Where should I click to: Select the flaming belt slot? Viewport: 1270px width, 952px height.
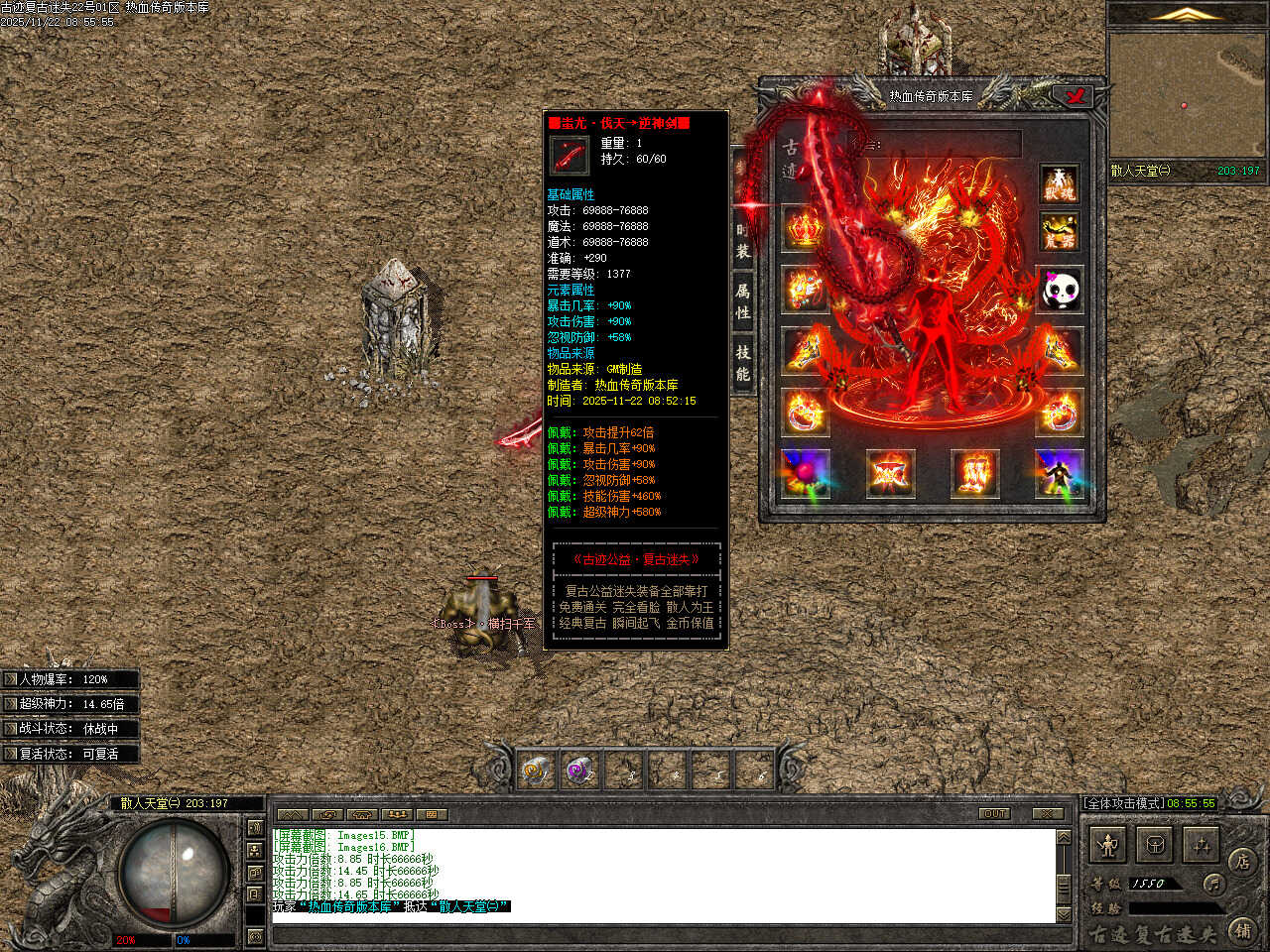[888, 474]
